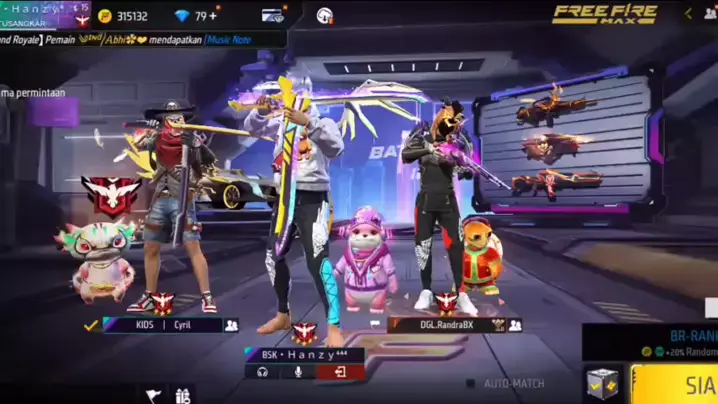Click the yellow start match button
Screen dimensions: 718x404
pyautogui.click(x=682, y=384)
